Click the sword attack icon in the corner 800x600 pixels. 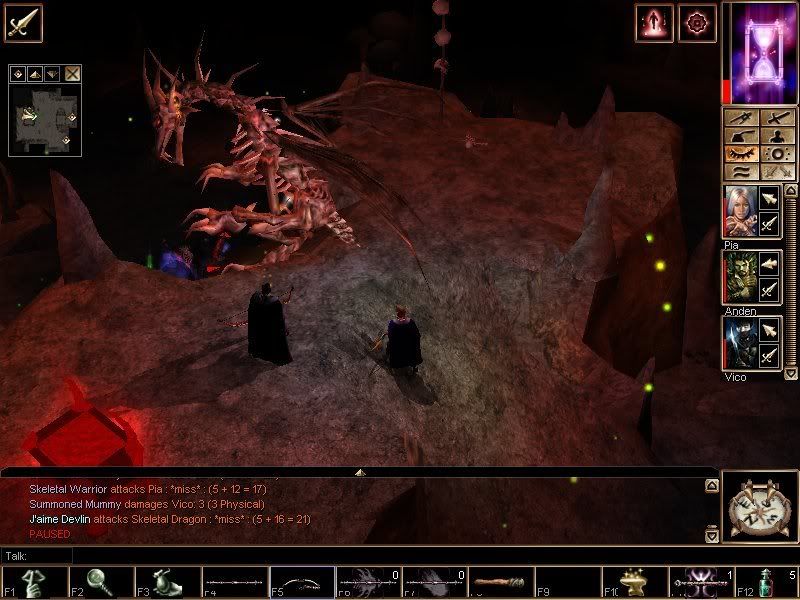point(22,22)
